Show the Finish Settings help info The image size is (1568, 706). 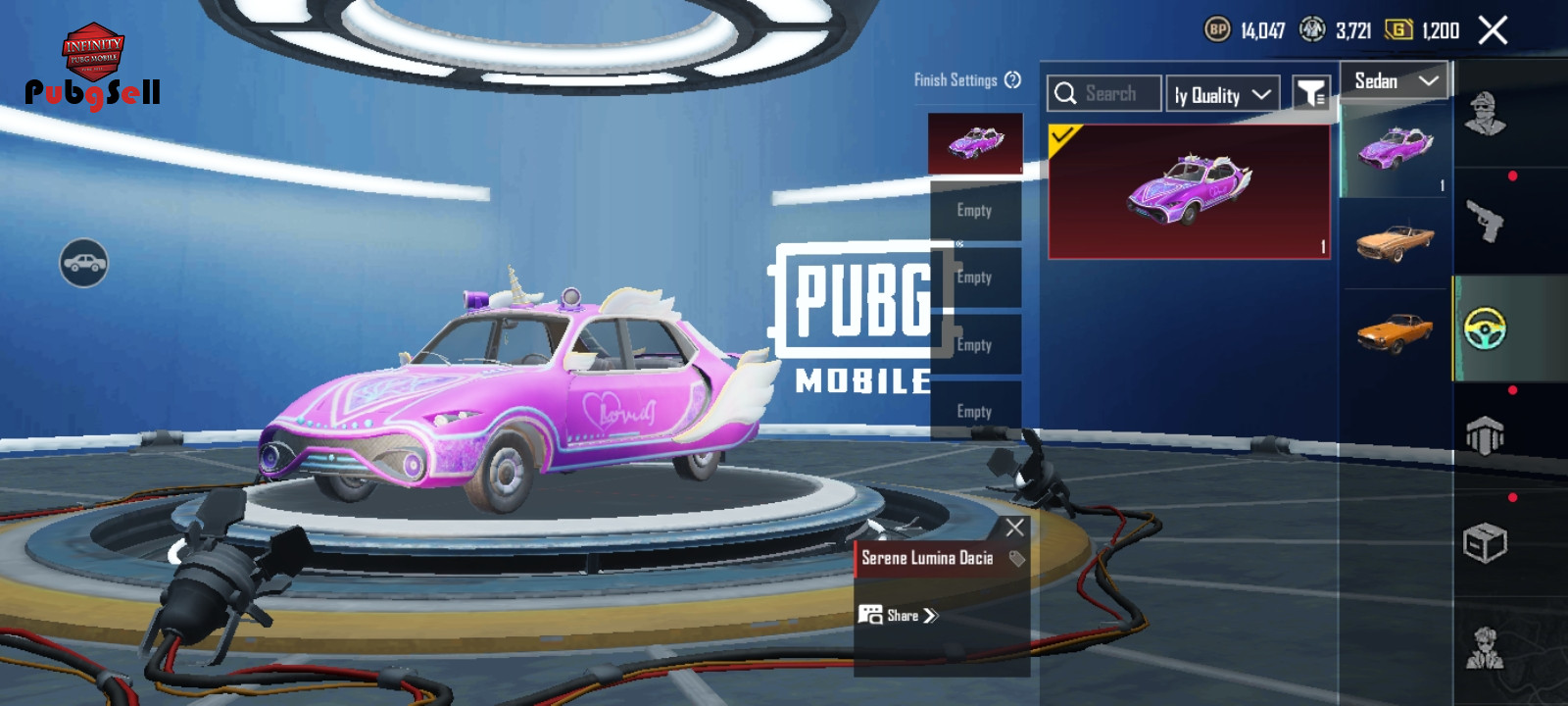[x=1013, y=80]
